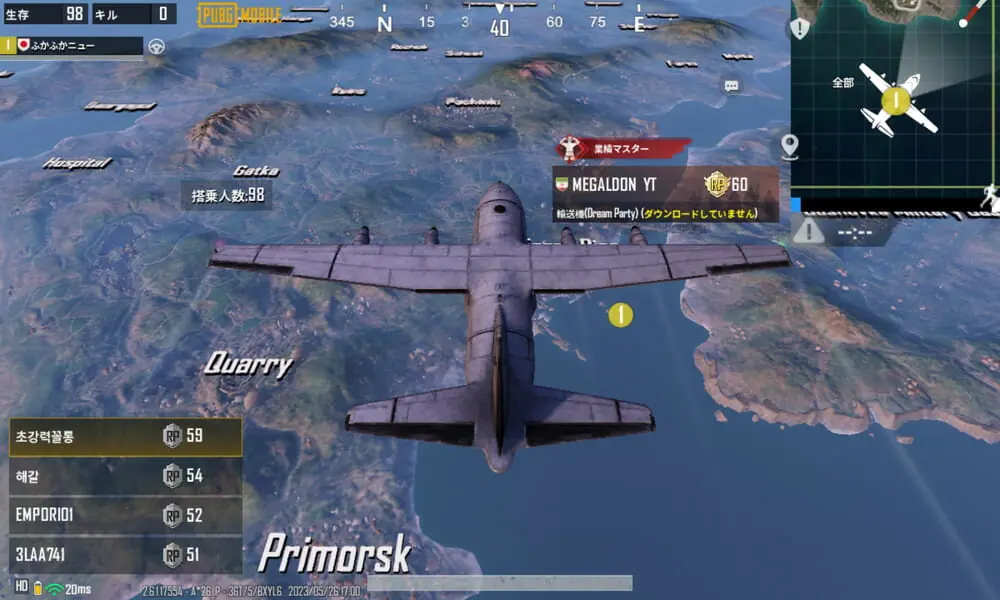Open MEGALDON YT's player card
Screen dimensions: 1000x600
pyautogui.click(x=665, y=185)
